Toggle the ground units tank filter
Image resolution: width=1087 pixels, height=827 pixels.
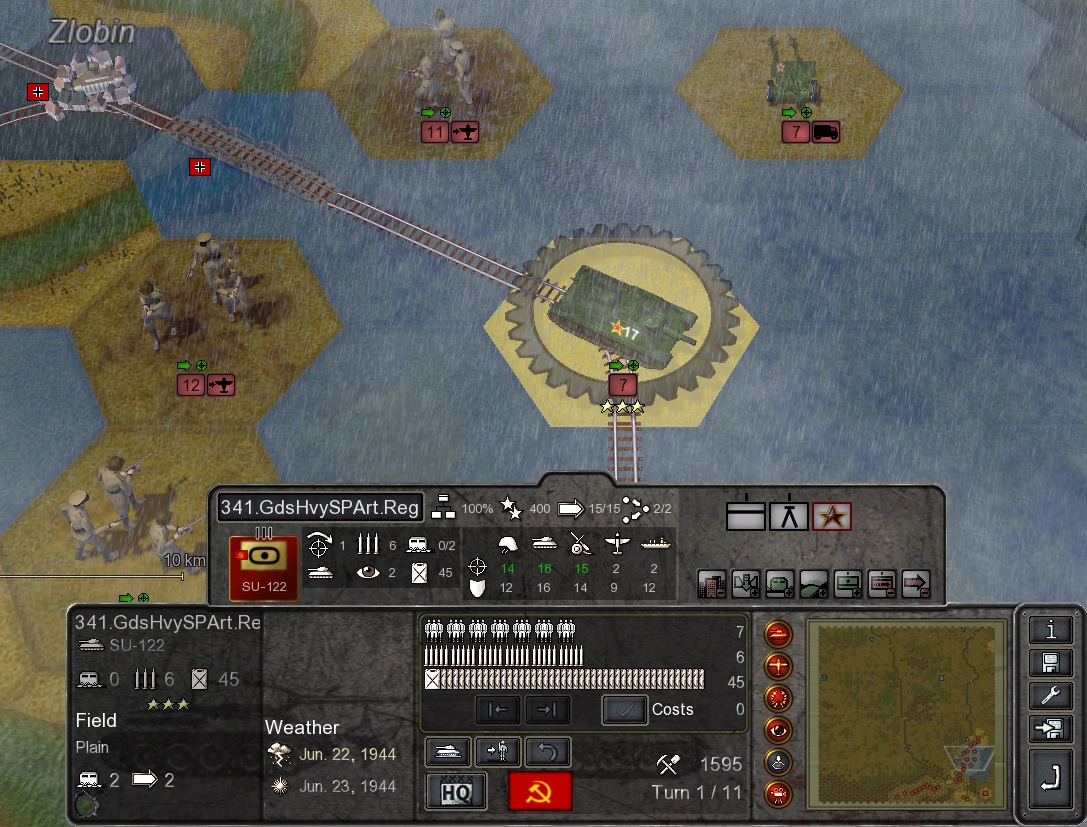(x=778, y=633)
